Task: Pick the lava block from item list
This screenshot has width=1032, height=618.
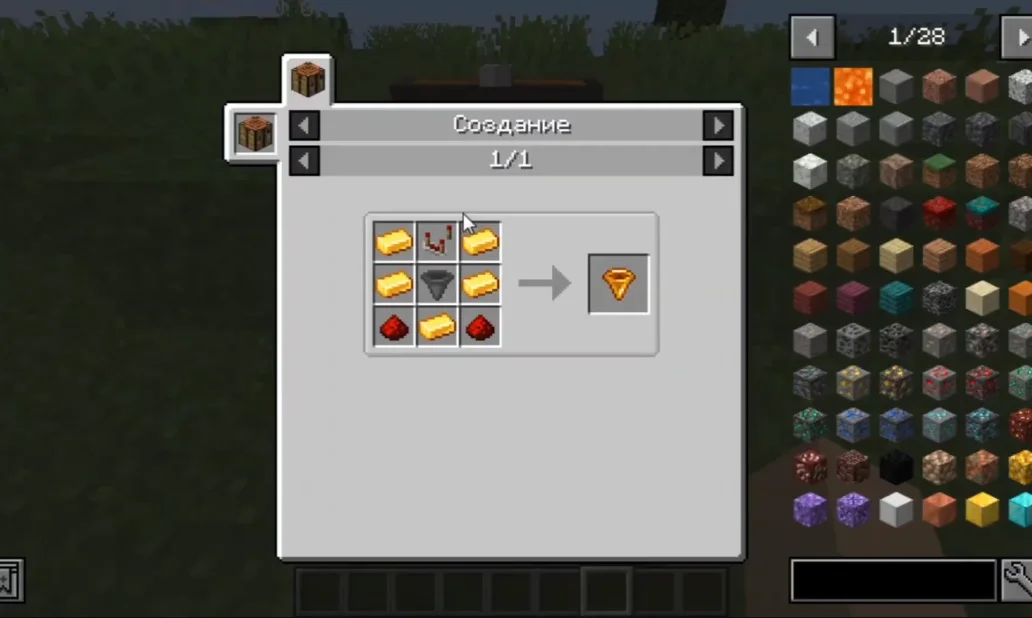Action: [x=853, y=87]
